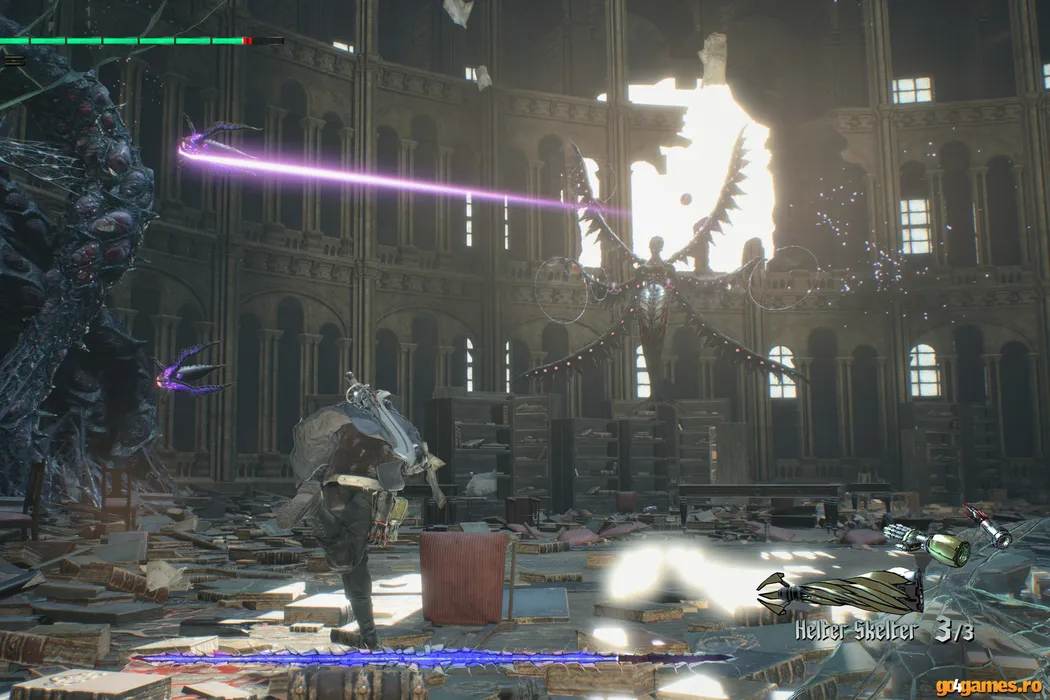
Task: Select the Helter Skelter Devil Breaker icon
Action: 840,592
